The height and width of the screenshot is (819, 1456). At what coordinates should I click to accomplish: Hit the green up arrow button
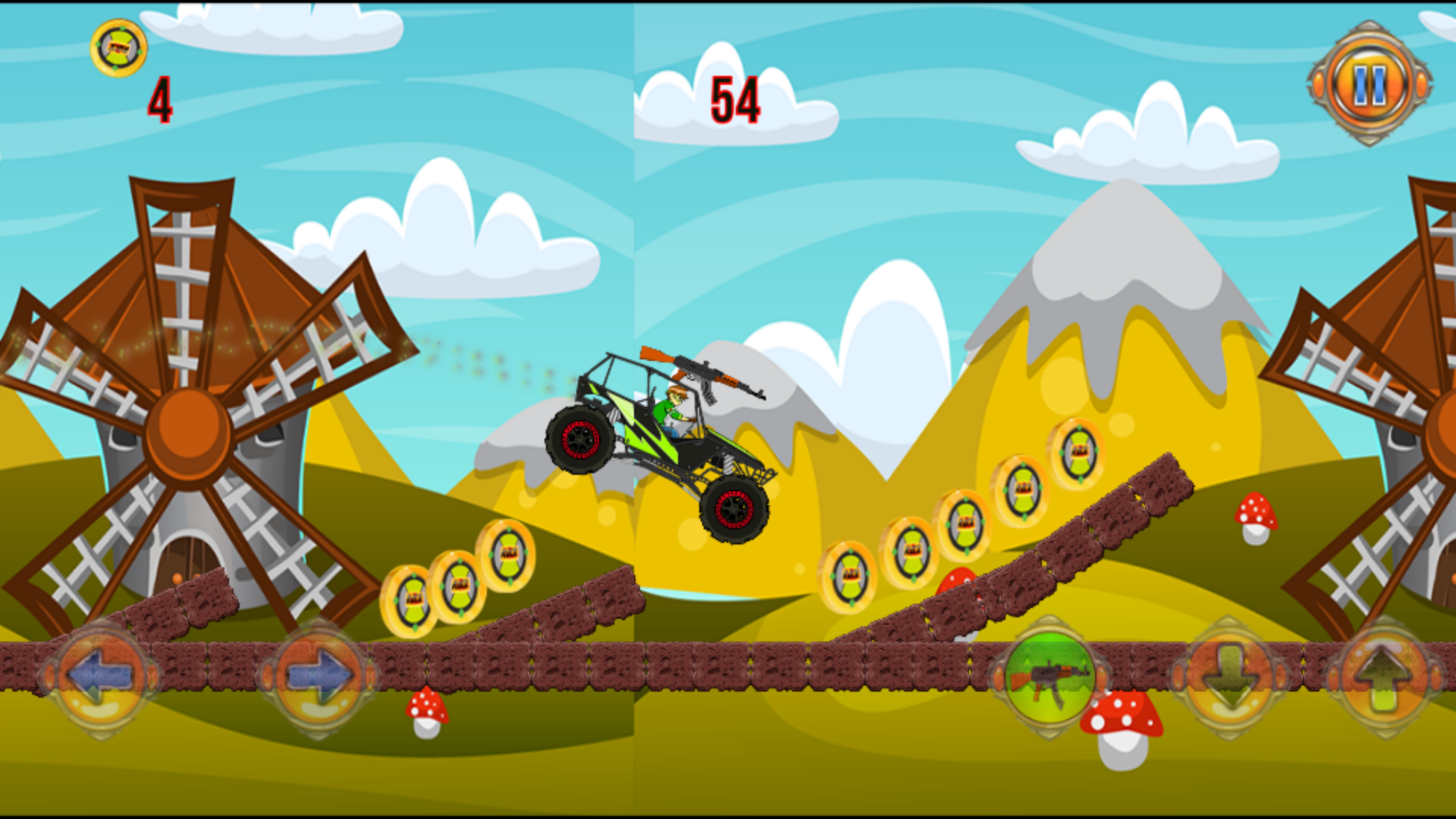[1385, 676]
